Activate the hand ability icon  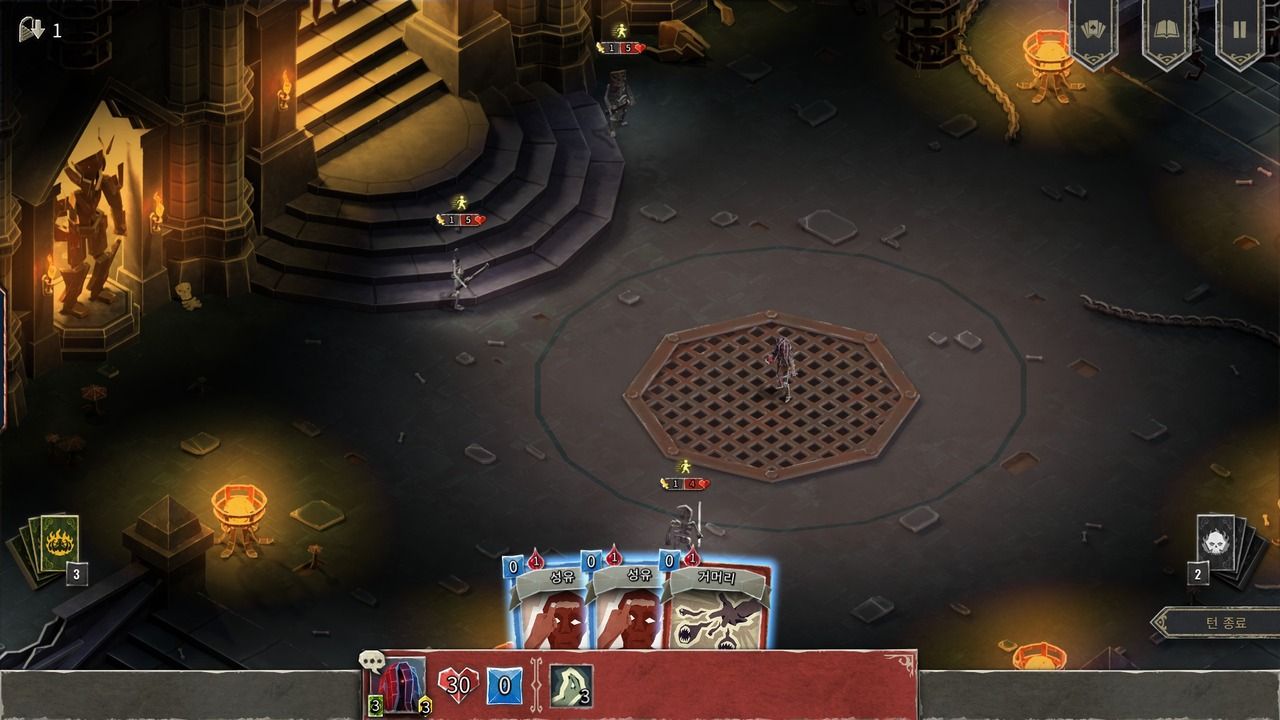click(x=570, y=686)
